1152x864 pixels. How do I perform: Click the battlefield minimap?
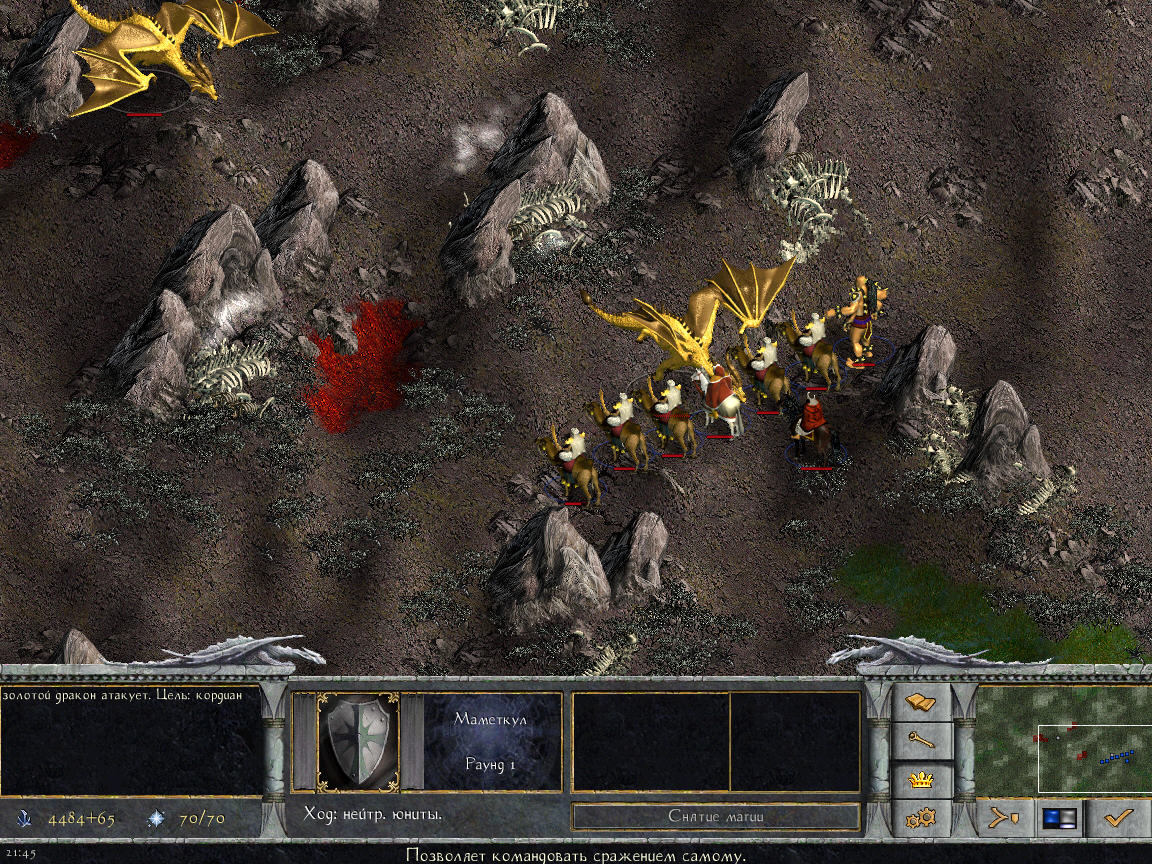(1064, 740)
